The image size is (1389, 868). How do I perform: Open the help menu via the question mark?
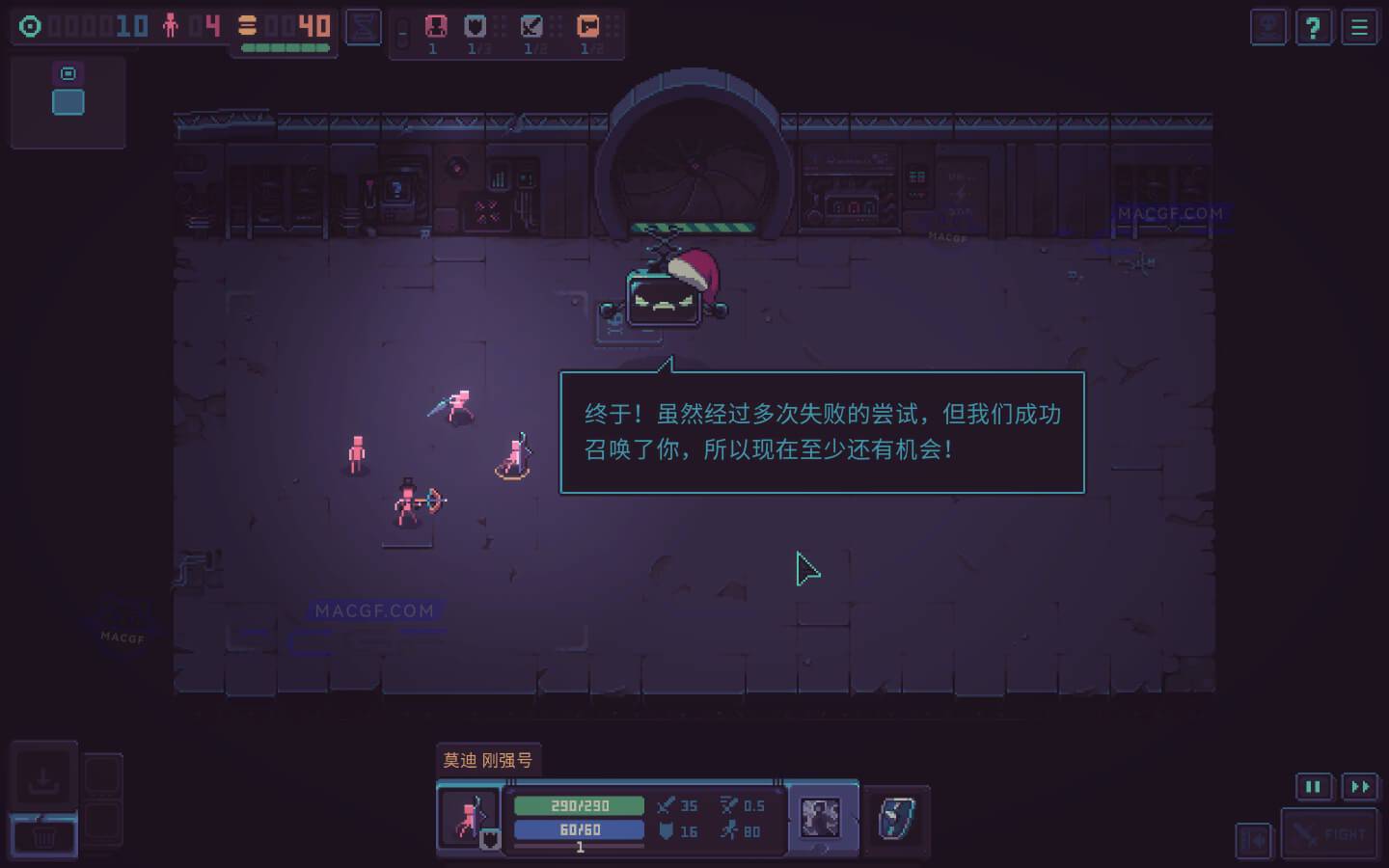(x=1314, y=27)
